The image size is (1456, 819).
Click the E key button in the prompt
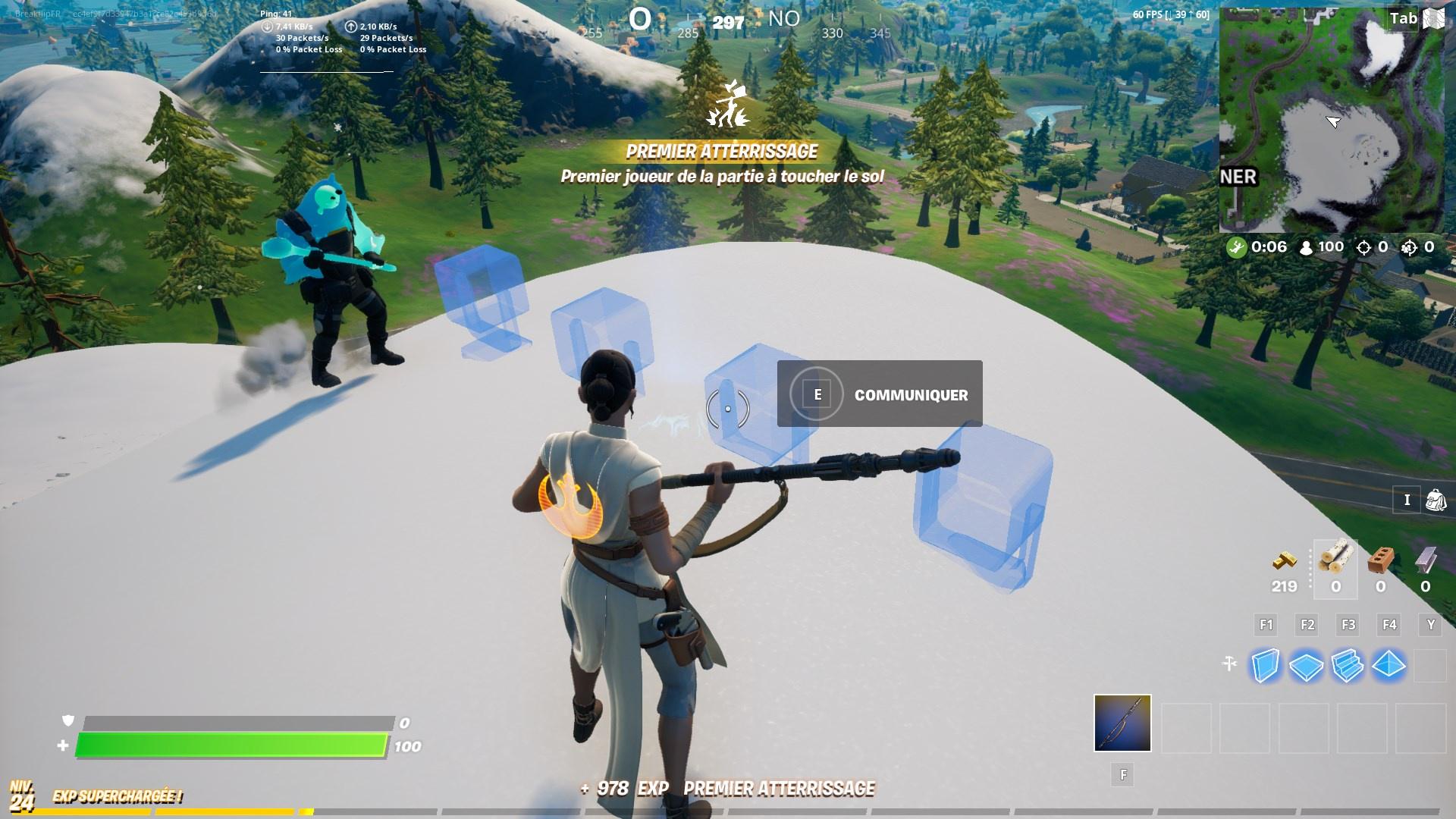click(x=817, y=394)
